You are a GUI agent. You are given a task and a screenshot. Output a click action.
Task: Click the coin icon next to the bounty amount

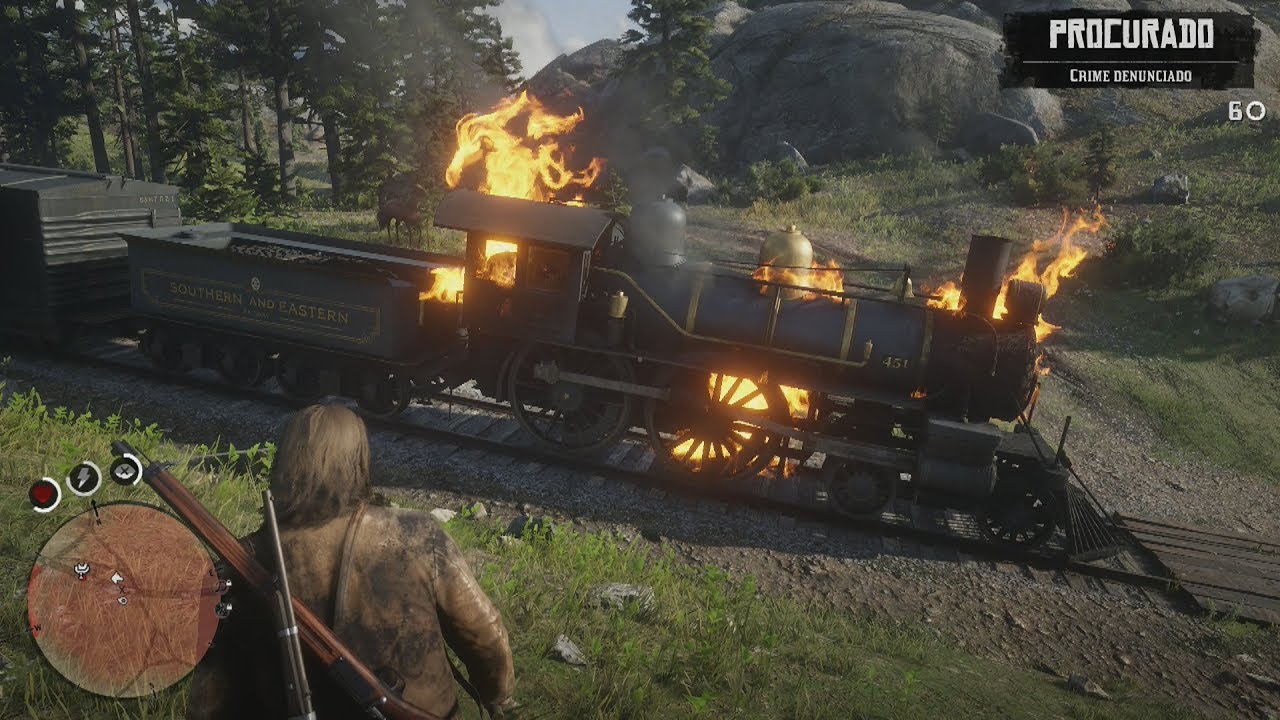(x=1256, y=112)
